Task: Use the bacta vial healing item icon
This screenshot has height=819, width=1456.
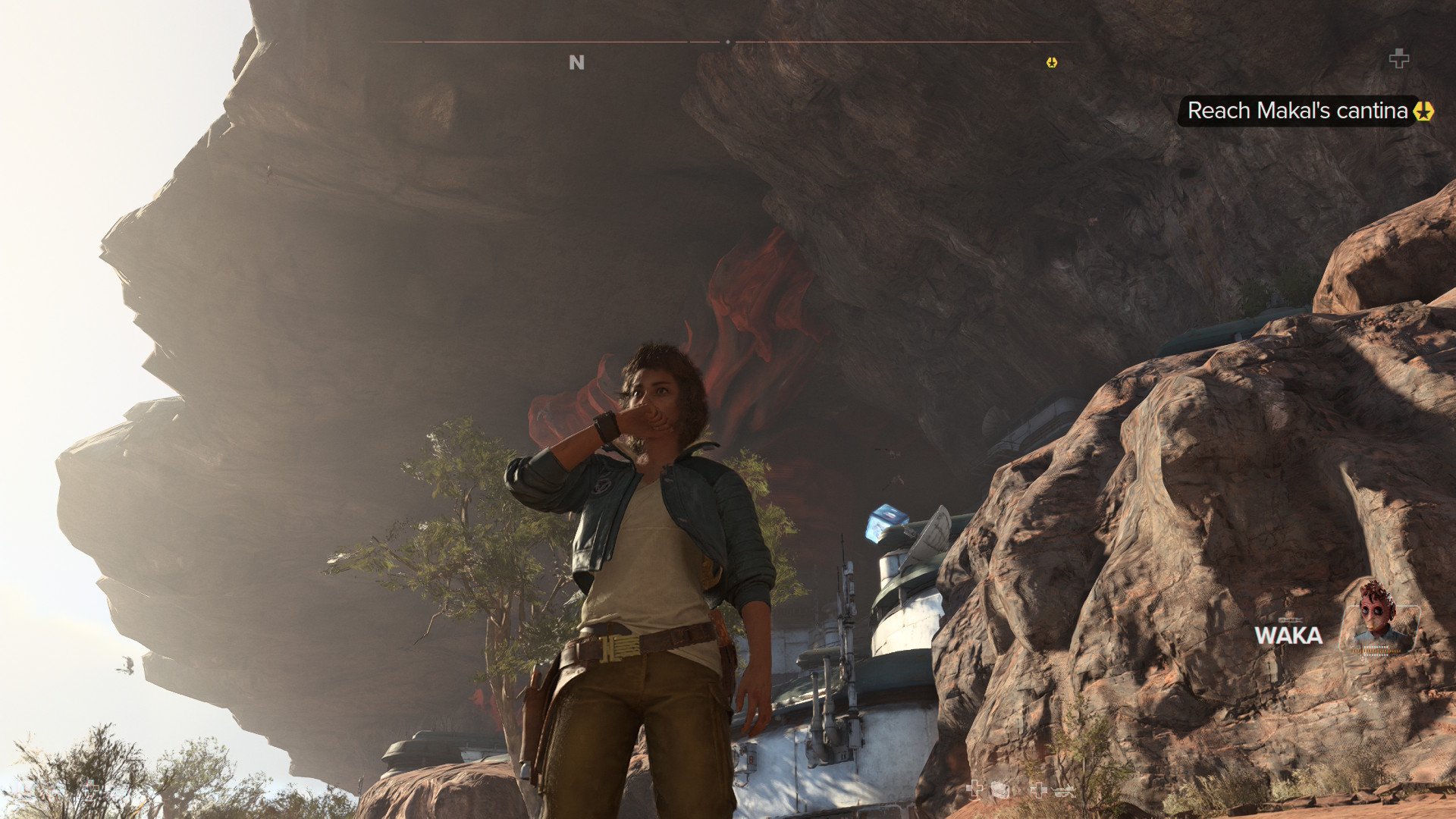Action: (1398, 58)
